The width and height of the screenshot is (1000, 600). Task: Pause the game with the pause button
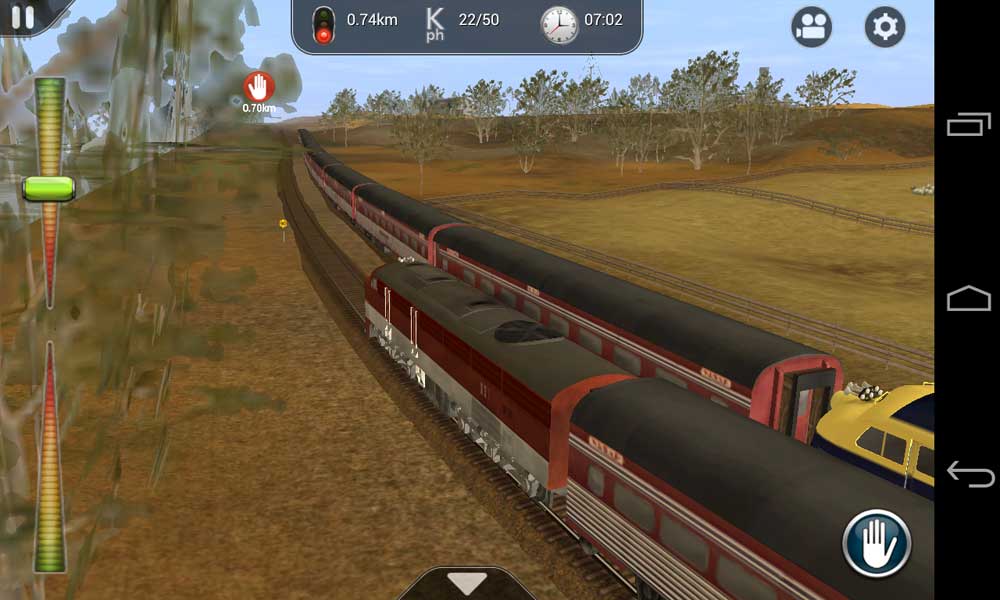point(22,16)
